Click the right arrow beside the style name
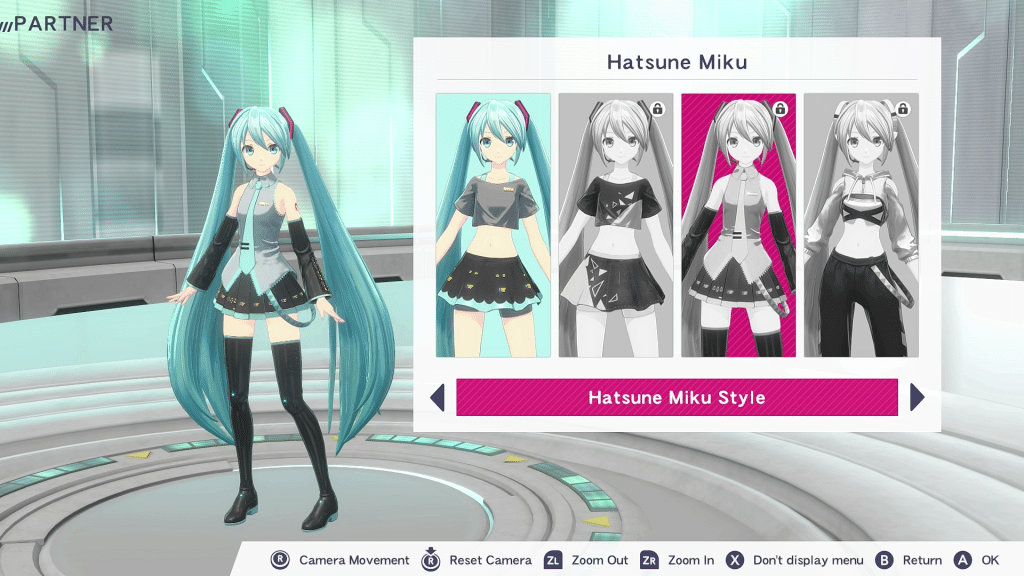 coord(917,397)
